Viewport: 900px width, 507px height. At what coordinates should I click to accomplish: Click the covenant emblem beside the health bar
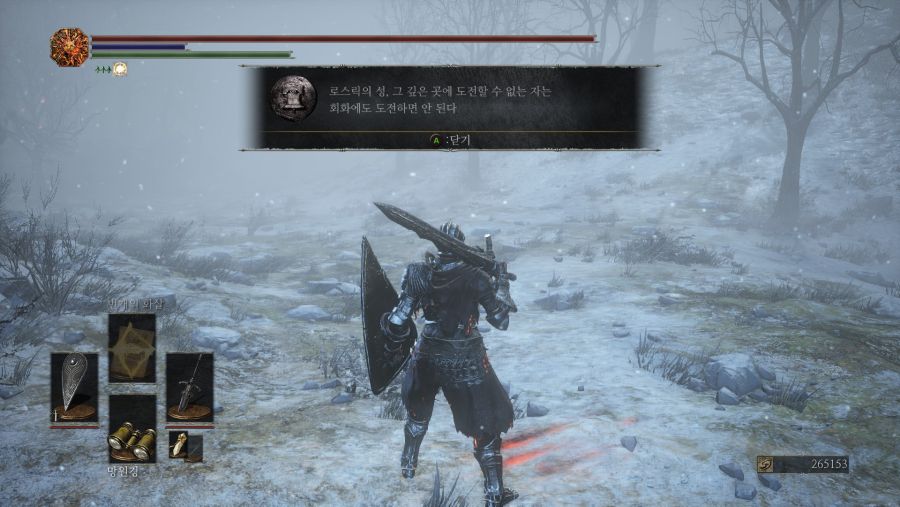69,47
